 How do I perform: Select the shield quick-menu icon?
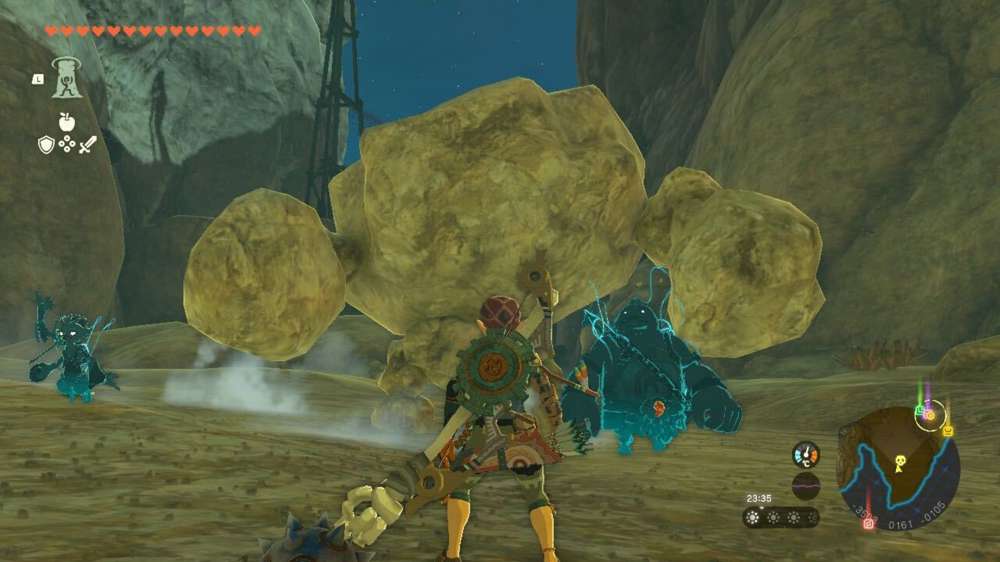click(x=46, y=145)
